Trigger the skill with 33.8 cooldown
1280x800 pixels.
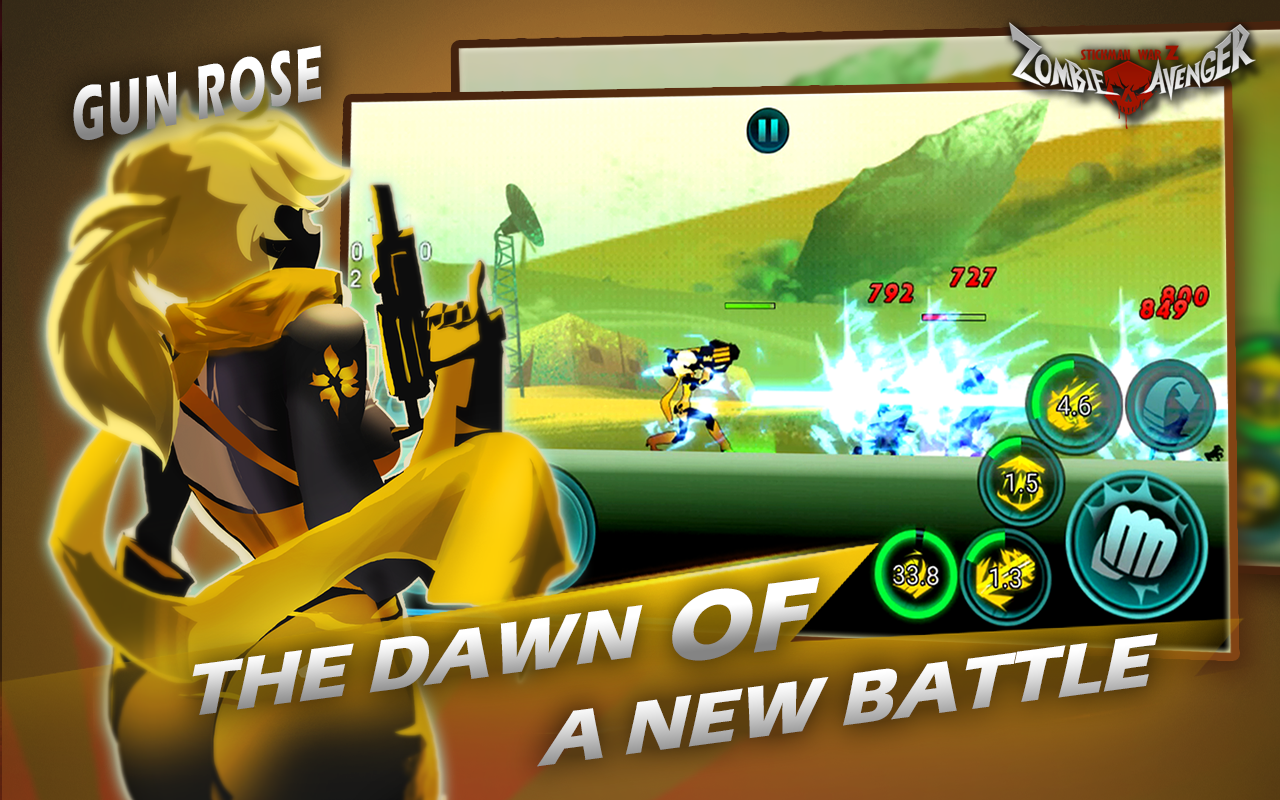[916, 575]
